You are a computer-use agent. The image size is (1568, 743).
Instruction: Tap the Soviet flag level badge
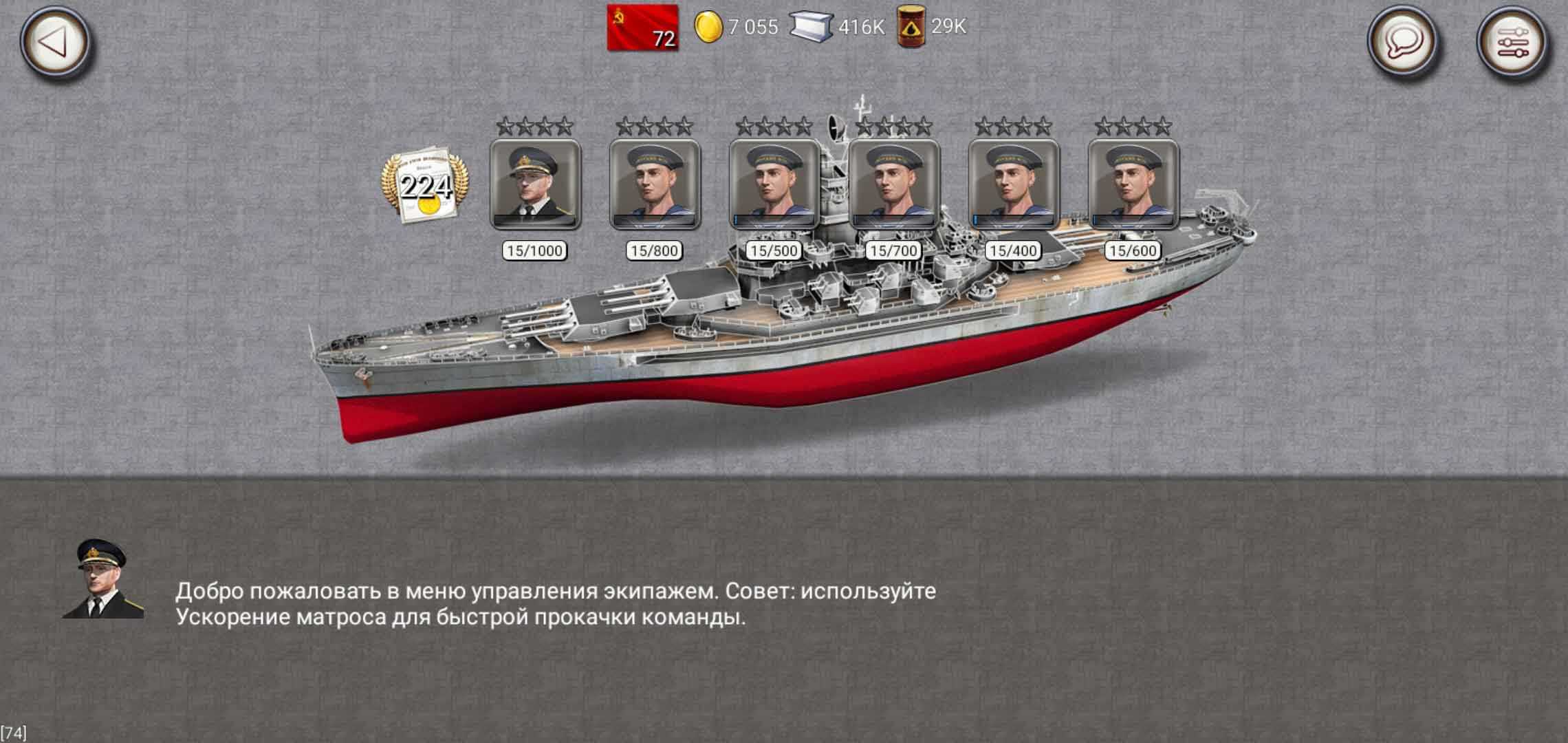tap(643, 28)
